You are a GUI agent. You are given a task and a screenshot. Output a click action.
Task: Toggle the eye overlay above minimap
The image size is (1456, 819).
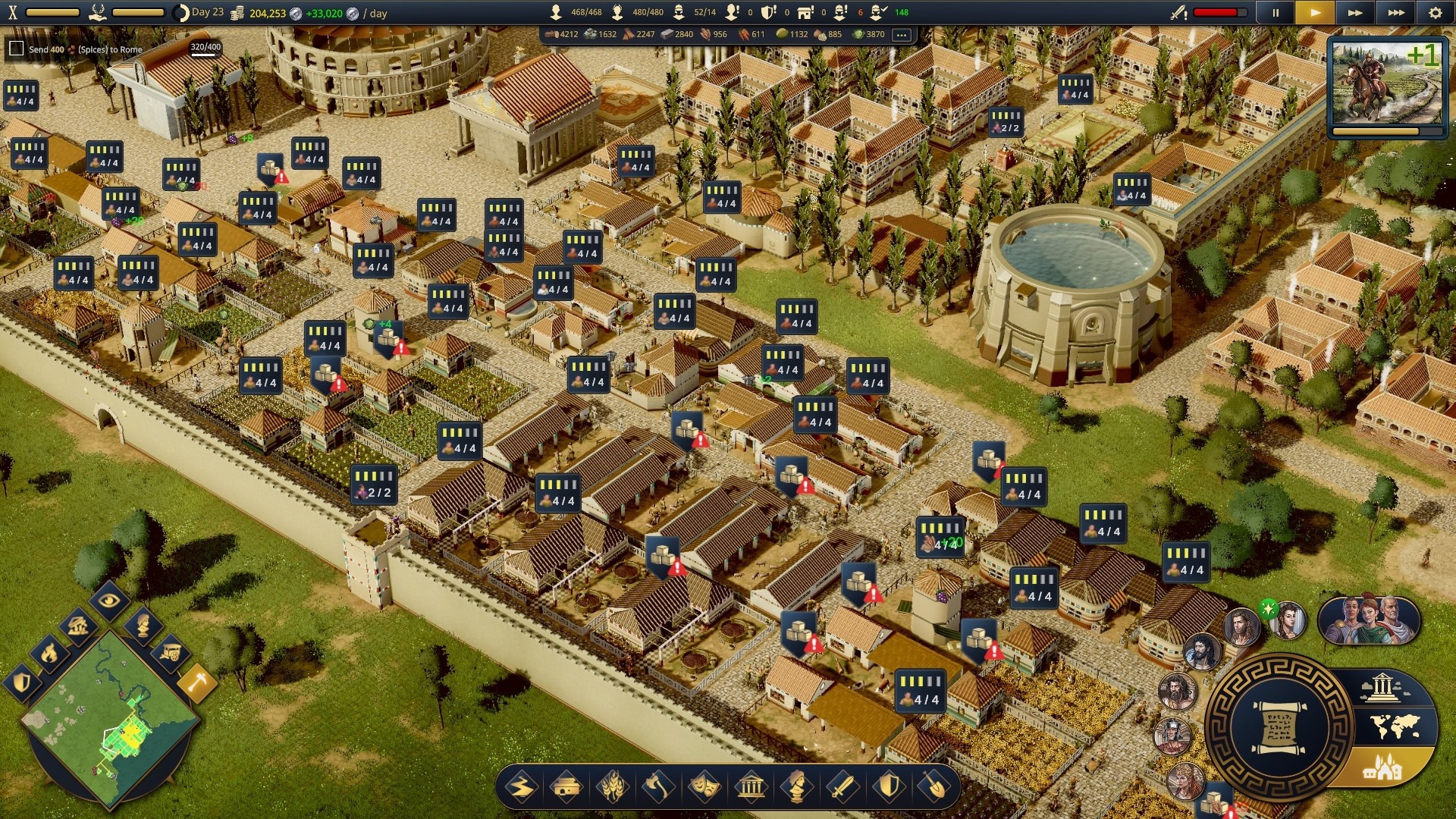point(109,601)
